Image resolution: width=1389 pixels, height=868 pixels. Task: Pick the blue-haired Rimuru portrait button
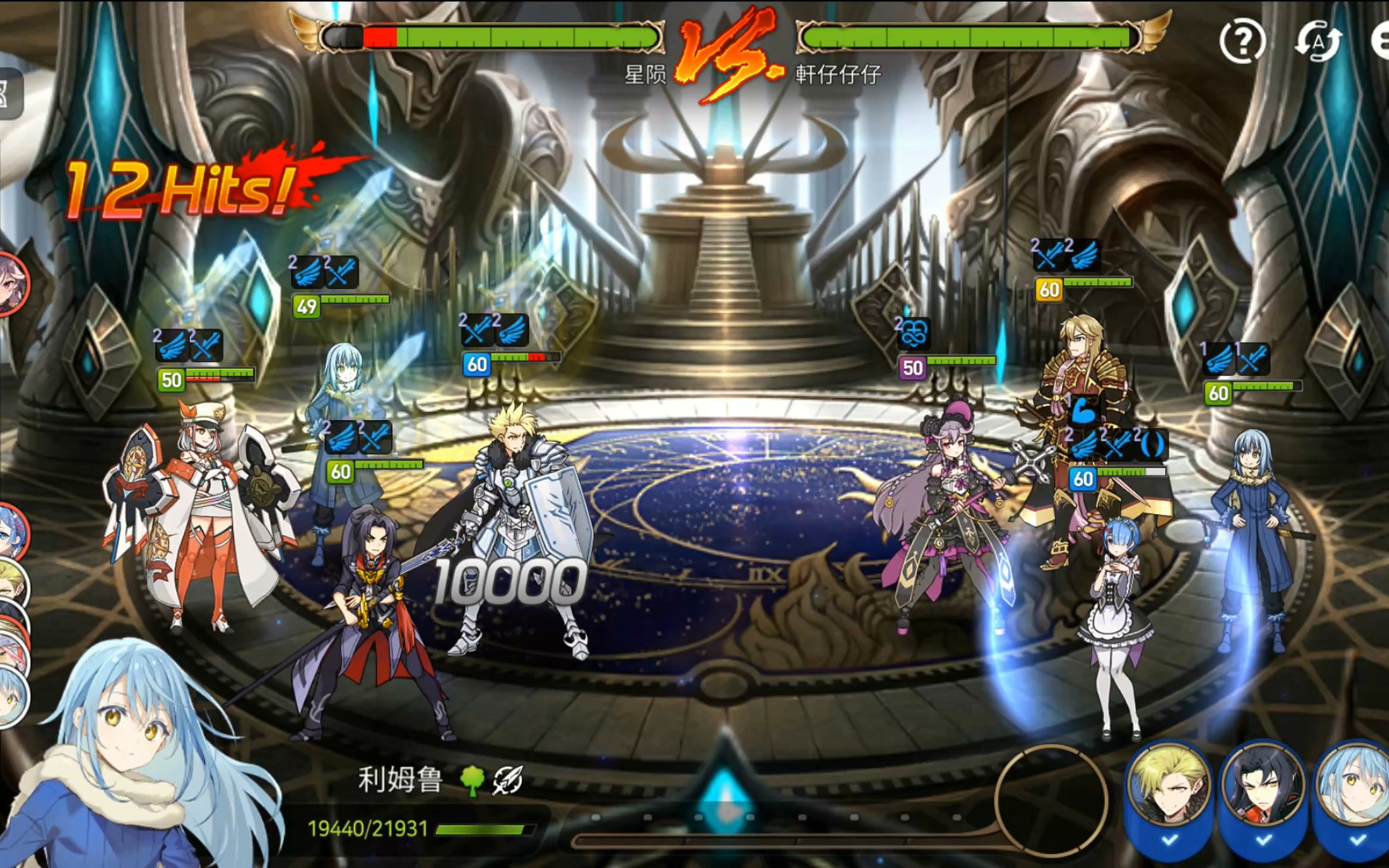(1356, 785)
